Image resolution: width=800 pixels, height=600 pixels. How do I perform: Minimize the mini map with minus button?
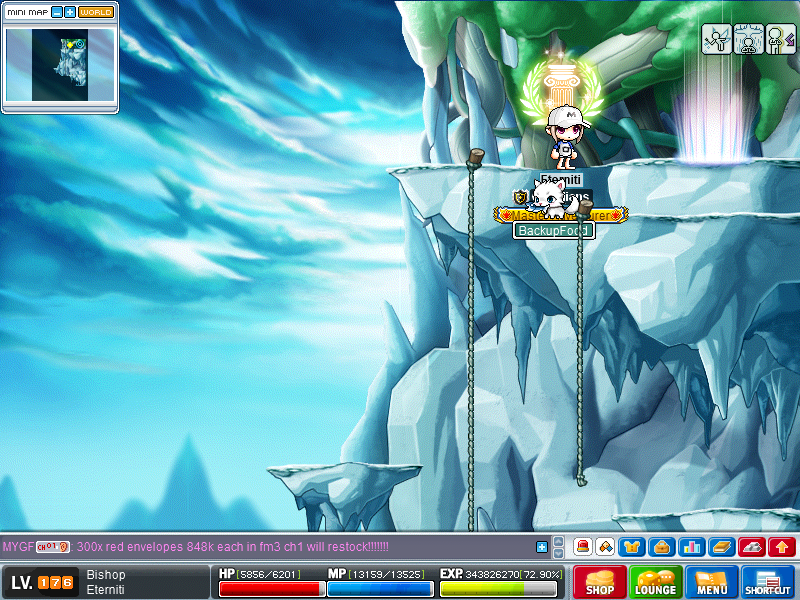click(56, 12)
